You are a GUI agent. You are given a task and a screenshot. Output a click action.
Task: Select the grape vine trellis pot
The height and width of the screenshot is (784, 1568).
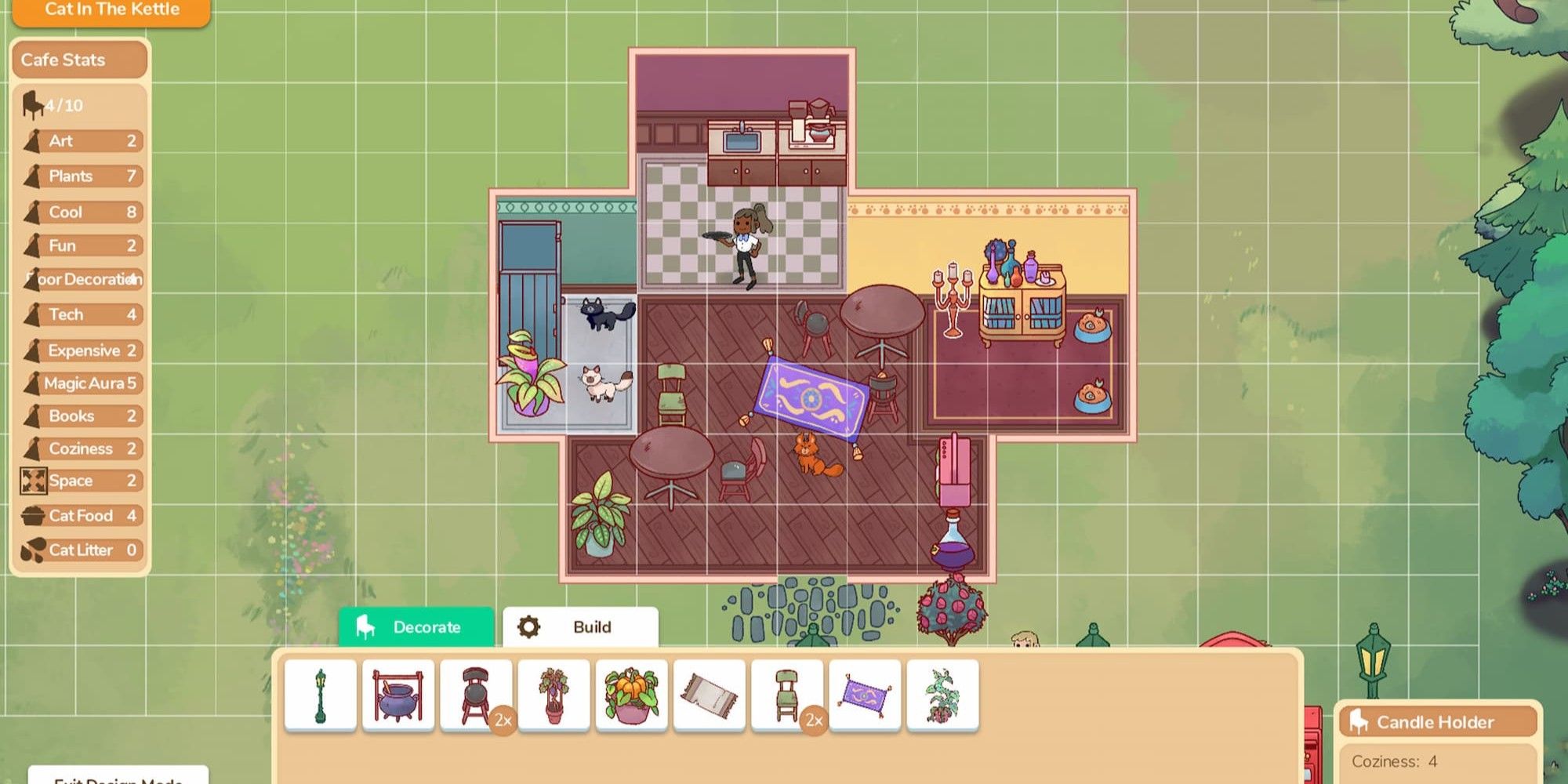pyautogui.click(x=554, y=695)
